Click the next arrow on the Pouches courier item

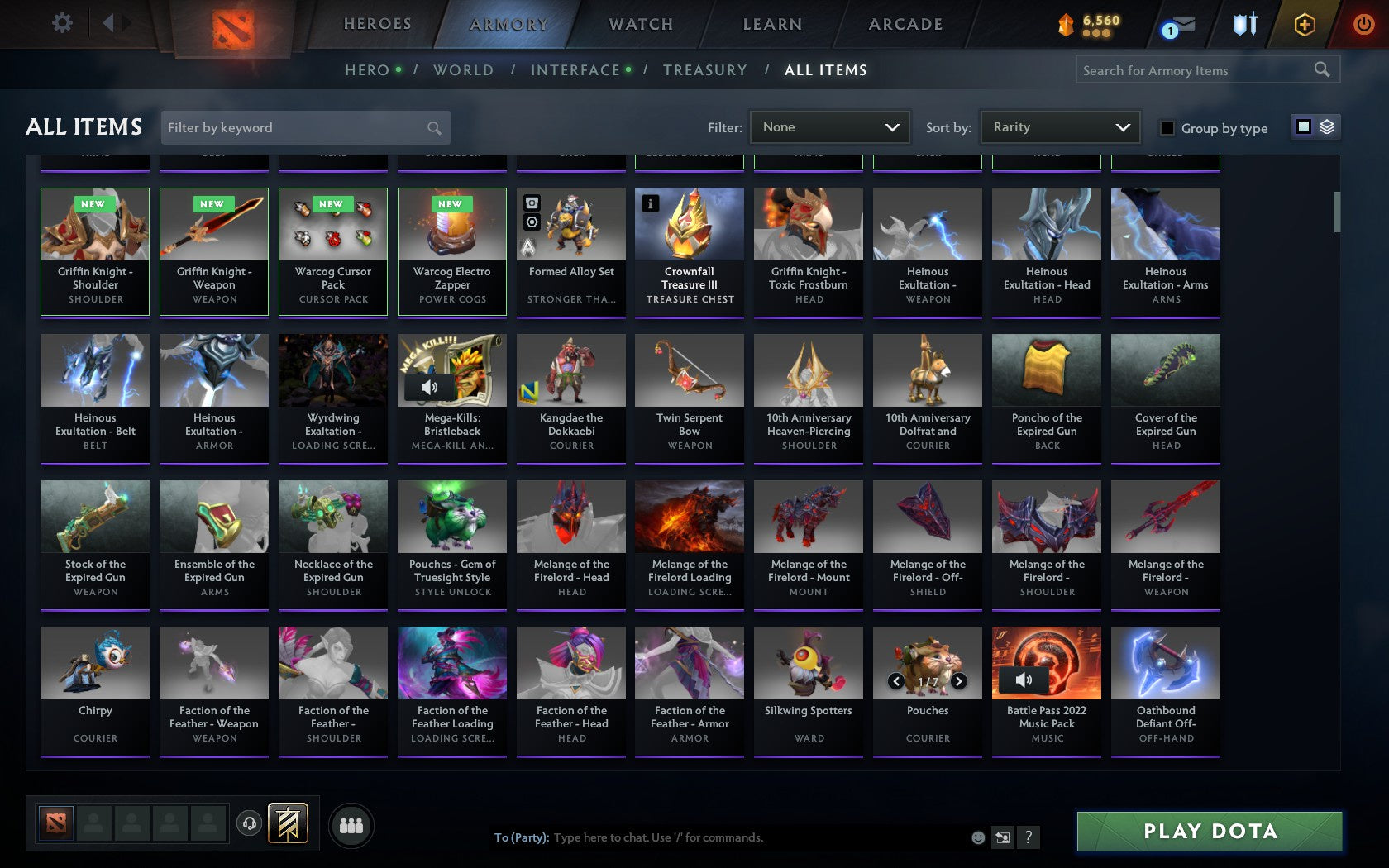(x=959, y=681)
